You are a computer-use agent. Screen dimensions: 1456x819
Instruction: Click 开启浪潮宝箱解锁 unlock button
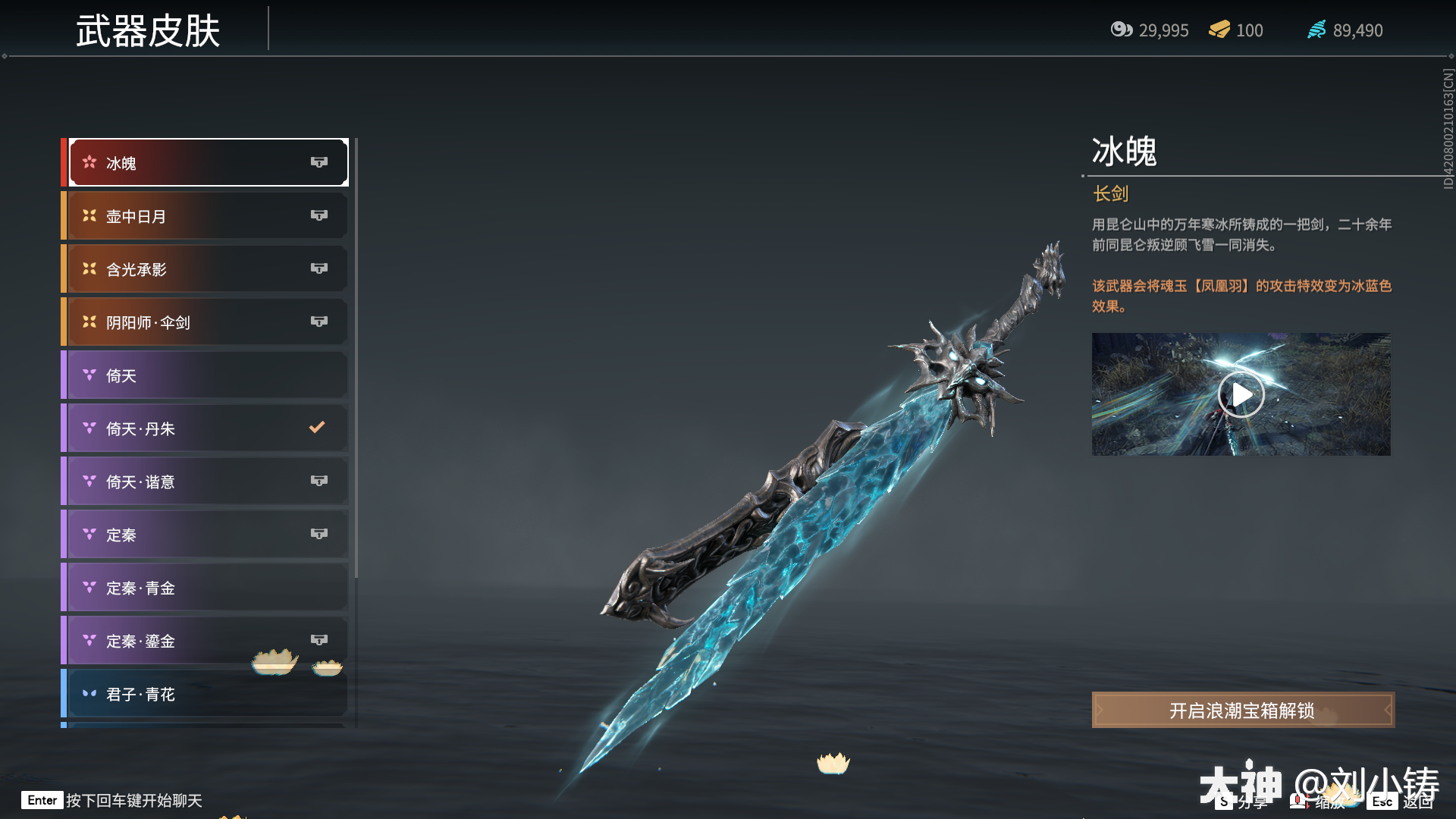[x=1242, y=711]
